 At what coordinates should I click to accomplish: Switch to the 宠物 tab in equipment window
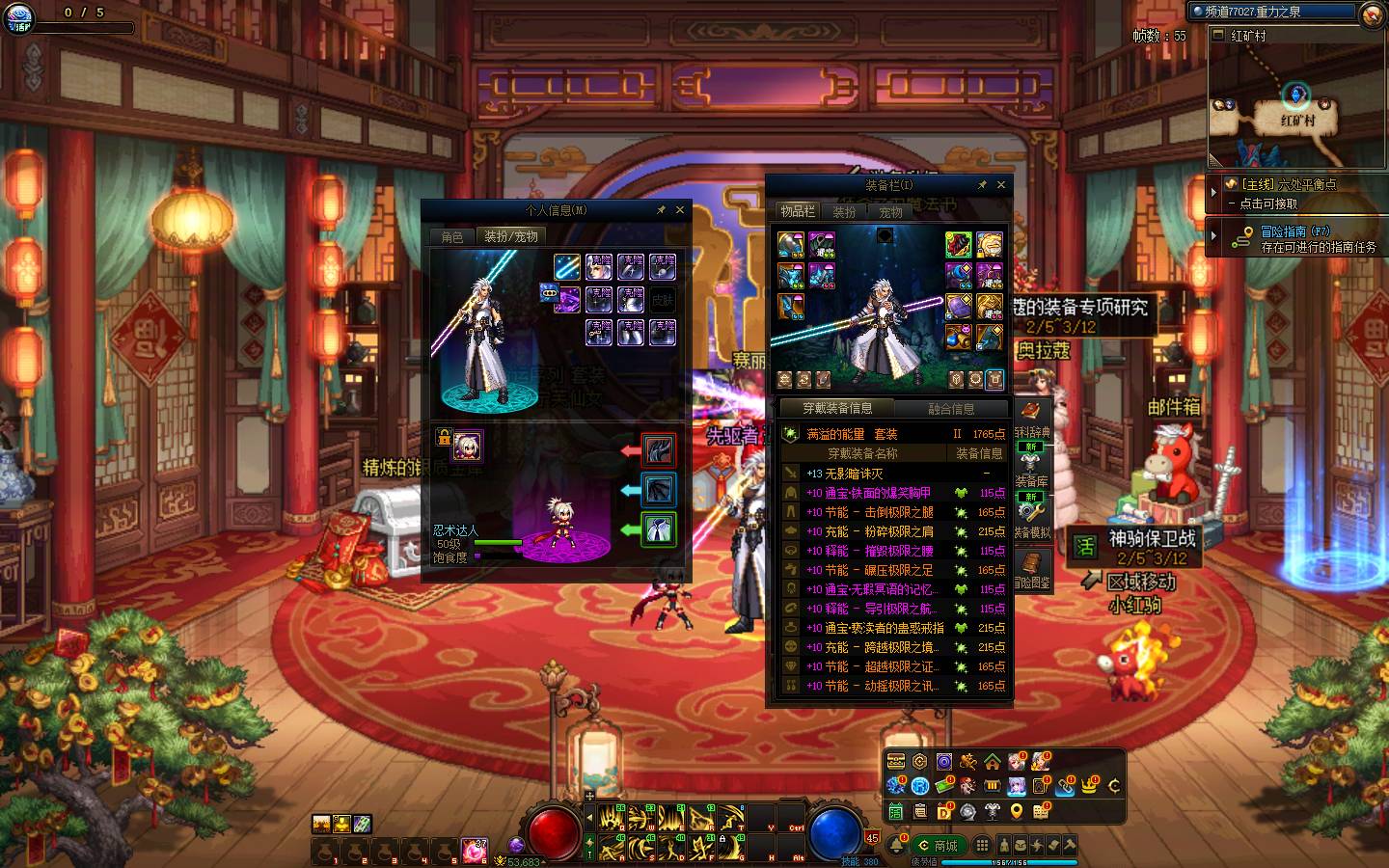(890, 211)
